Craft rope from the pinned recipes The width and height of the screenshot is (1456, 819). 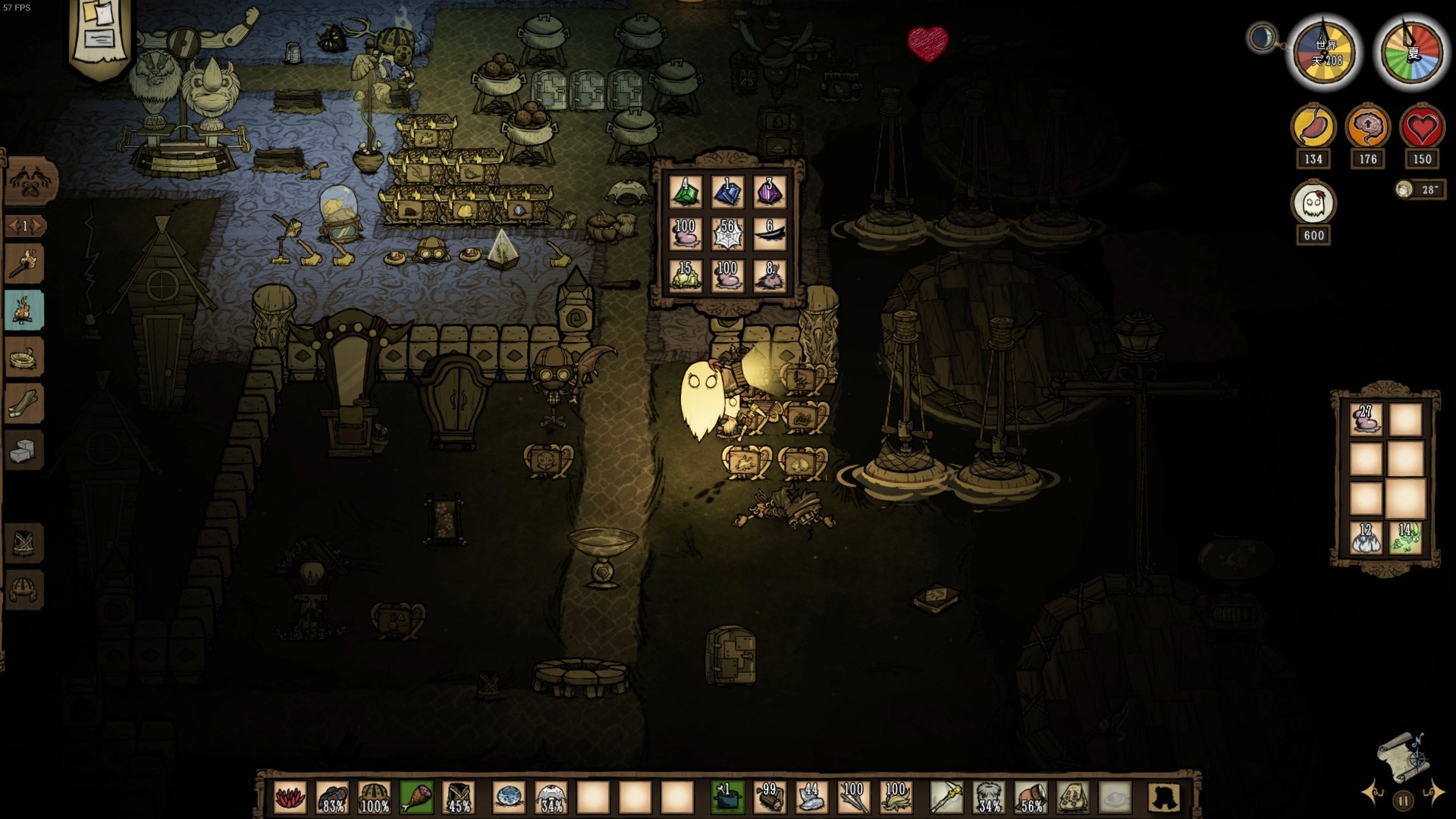25,357
